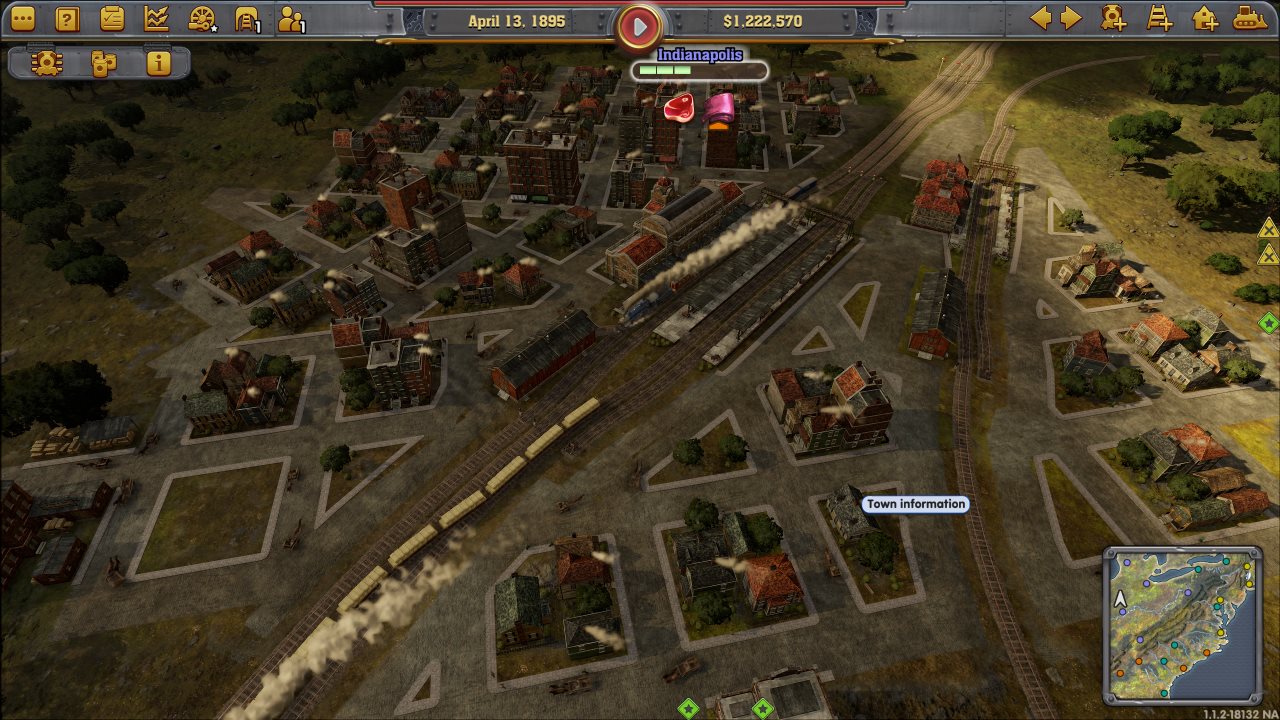The height and width of the screenshot is (720, 1280).
Task: Construct a building with the house-plus icon
Action: (x=1205, y=18)
